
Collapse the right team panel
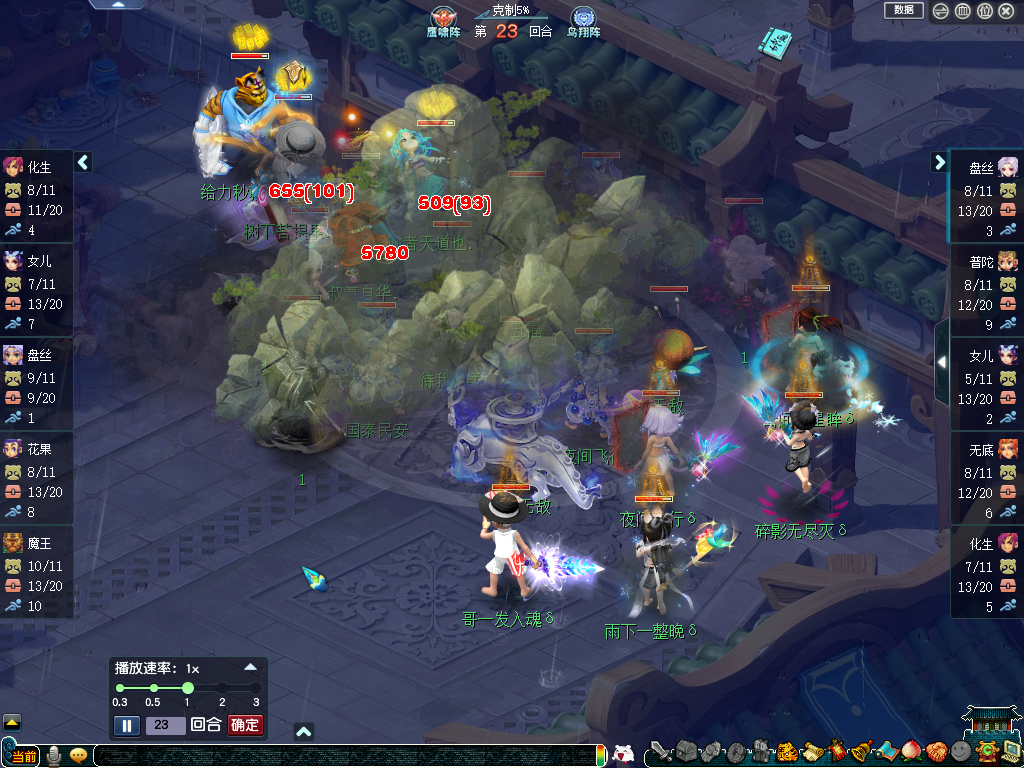click(x=940, y=162)
